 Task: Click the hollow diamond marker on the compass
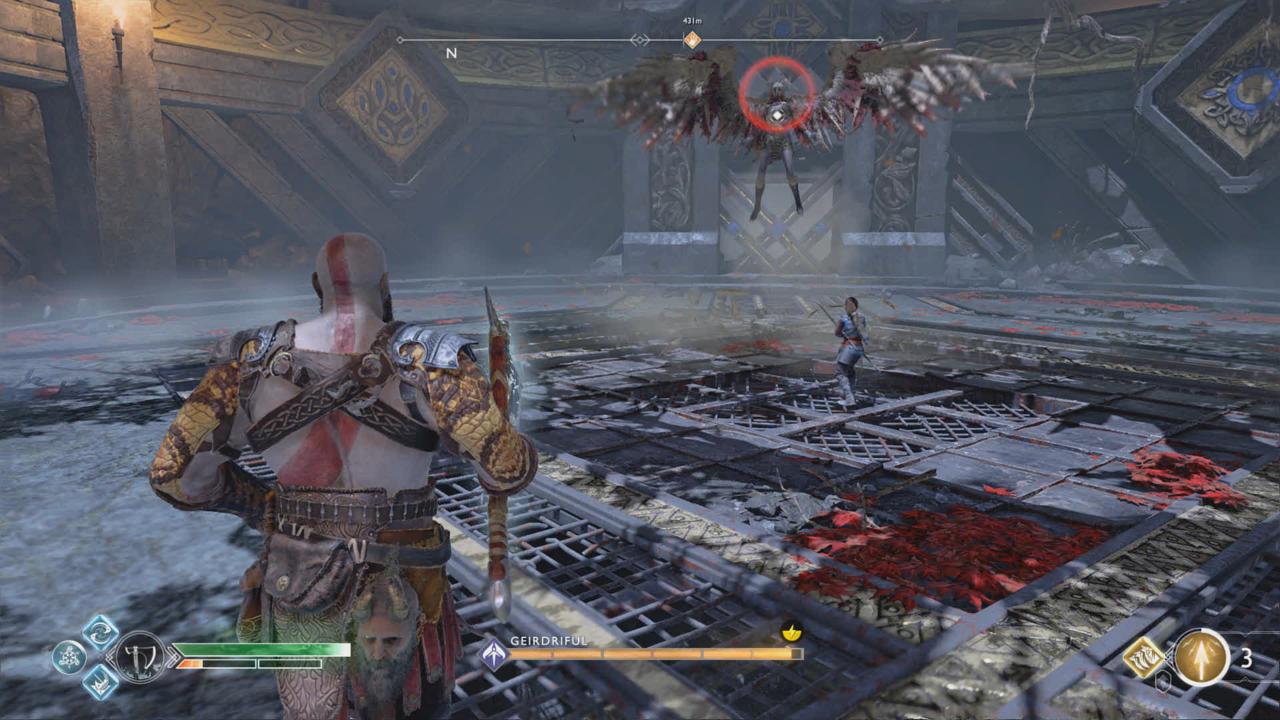tap(639, 40)
